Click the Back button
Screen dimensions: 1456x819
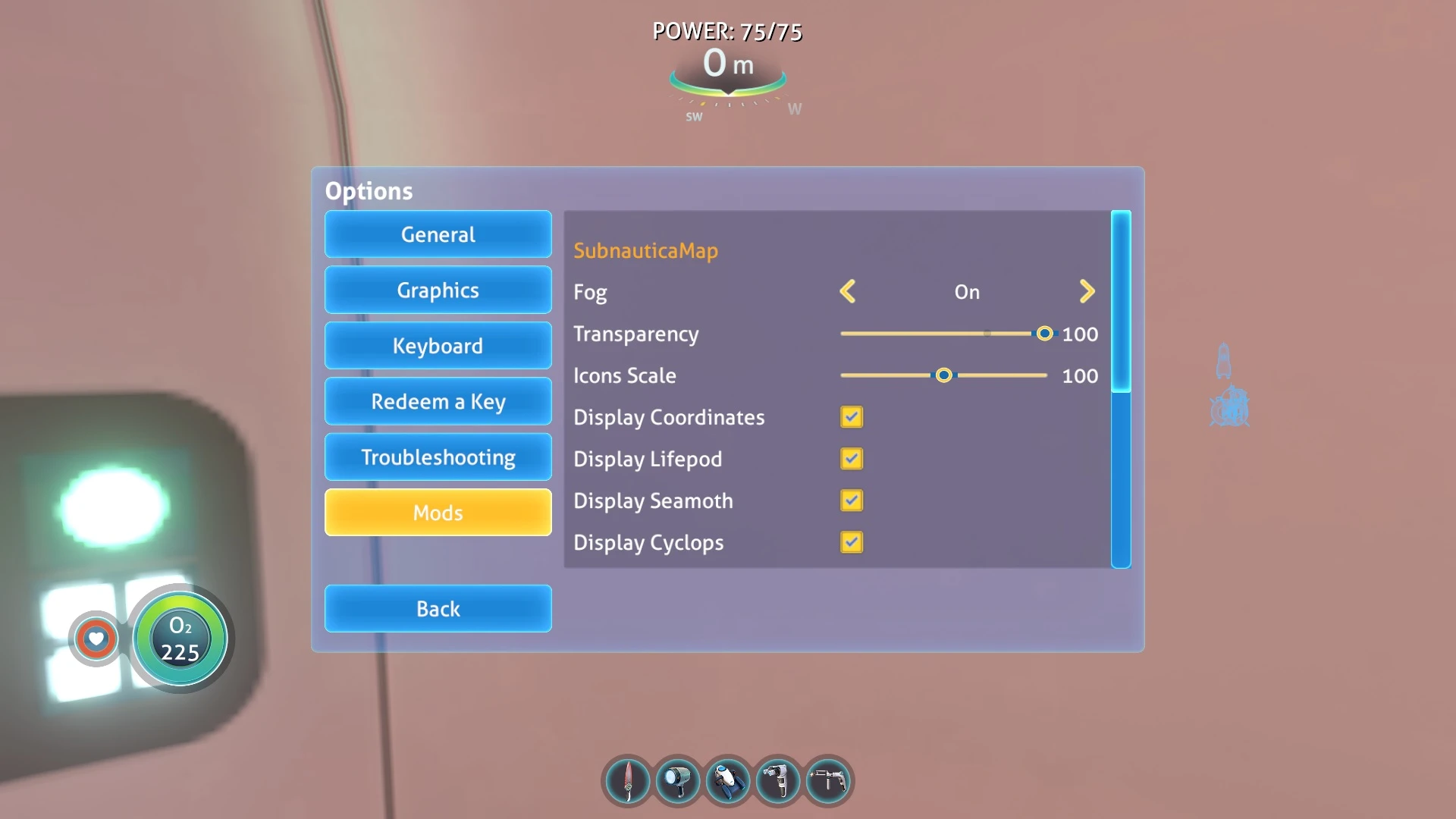coord(438,608)
